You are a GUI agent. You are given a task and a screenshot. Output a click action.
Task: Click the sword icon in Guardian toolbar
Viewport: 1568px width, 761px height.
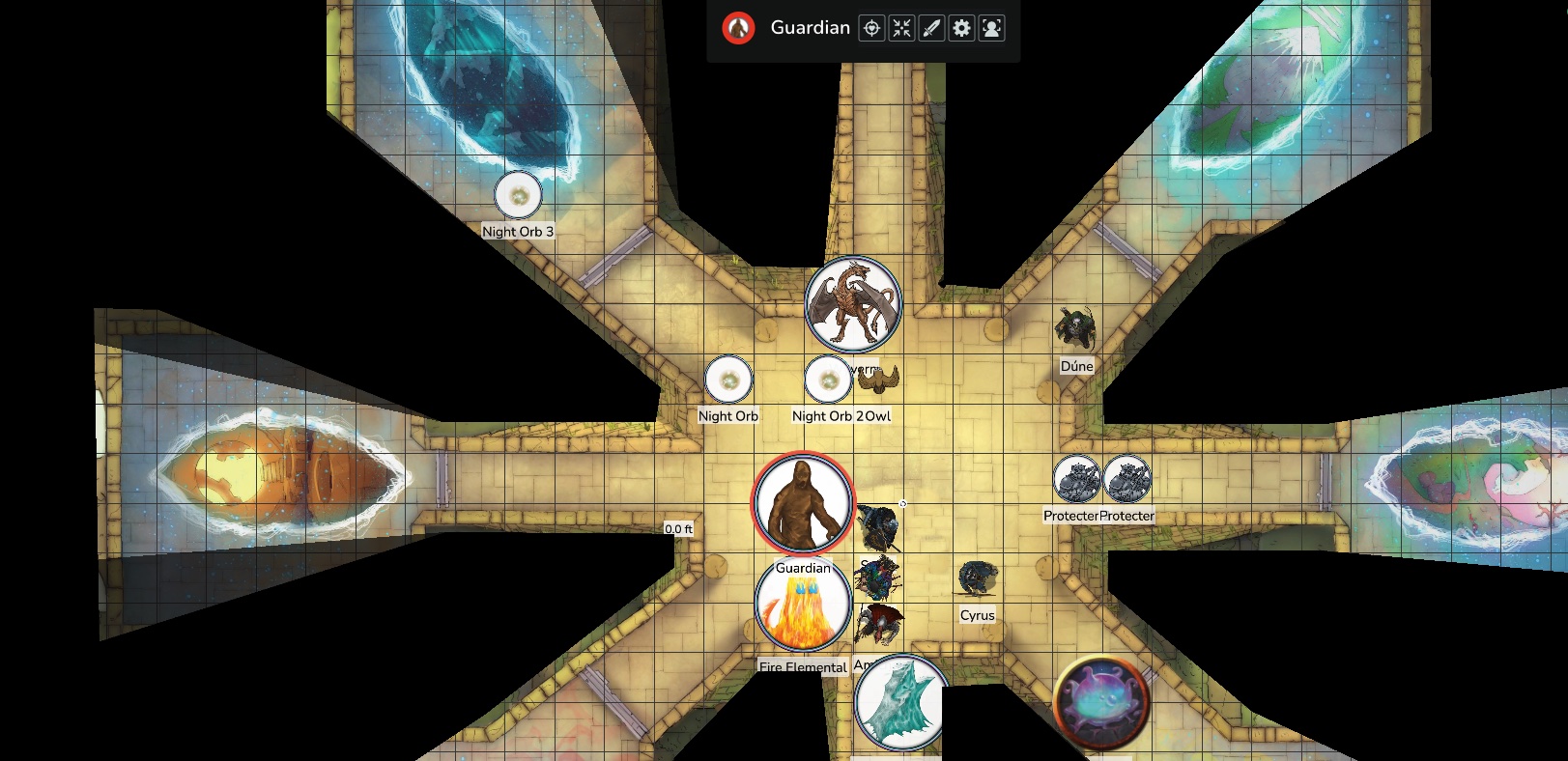click(x=931, y=28)
